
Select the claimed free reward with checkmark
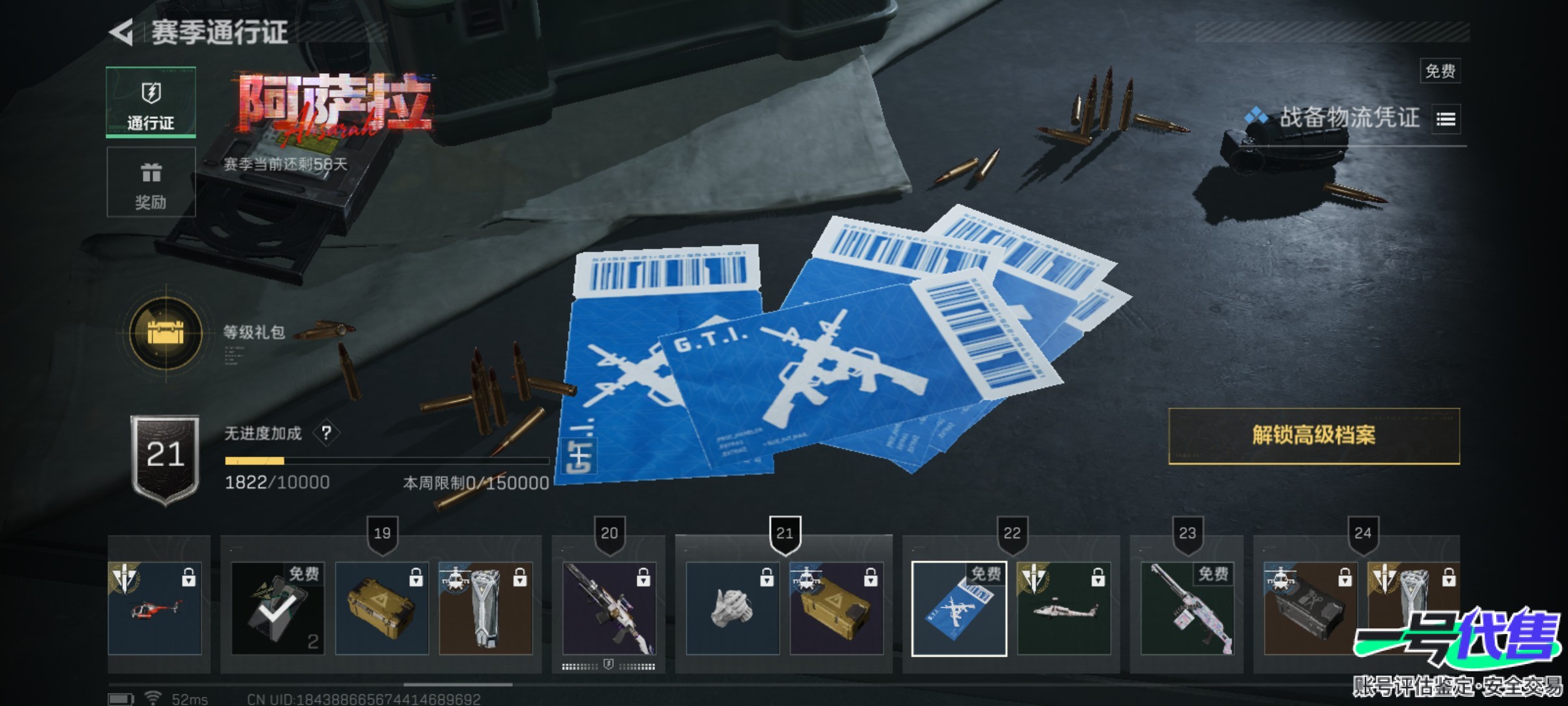point(277,609)
